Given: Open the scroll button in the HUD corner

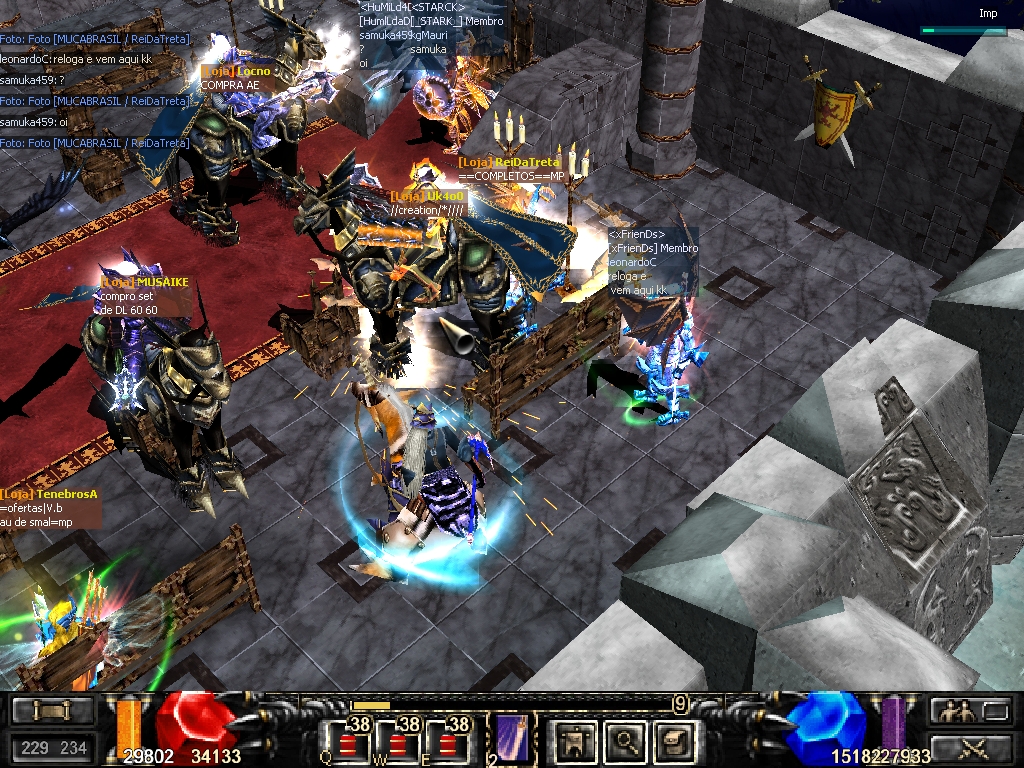Looking at the screenshot, I should point(51,710).
